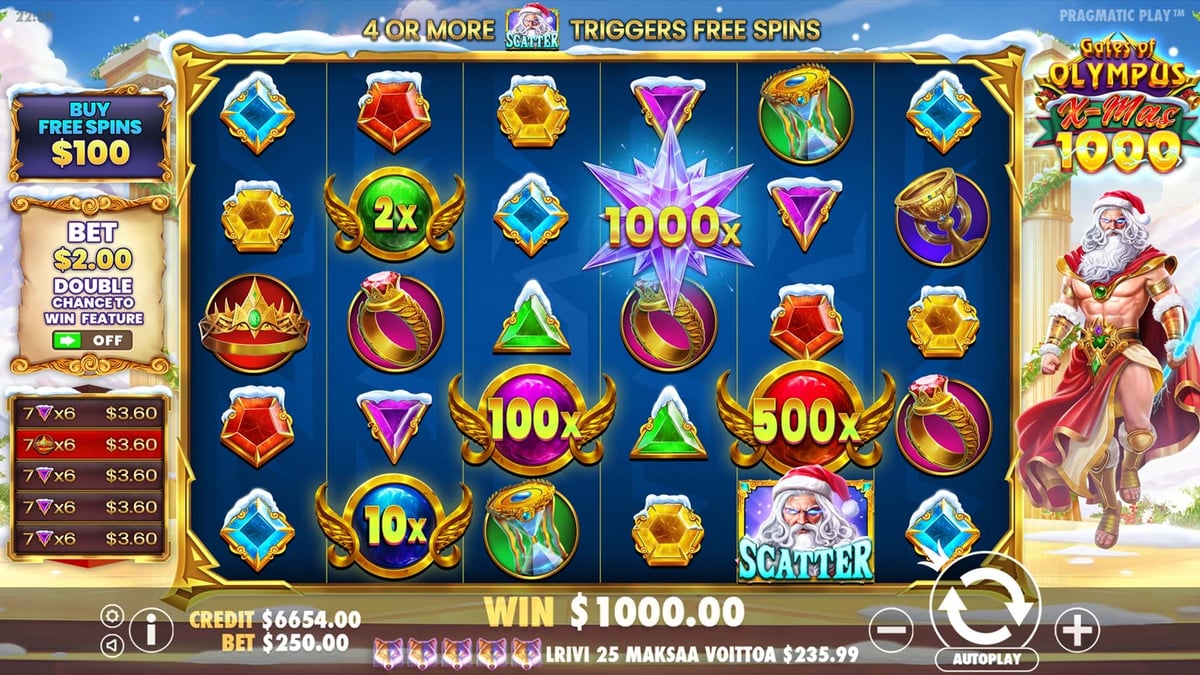Buy Free Spins for $100
1200x675 pixels.
(90, 140)
